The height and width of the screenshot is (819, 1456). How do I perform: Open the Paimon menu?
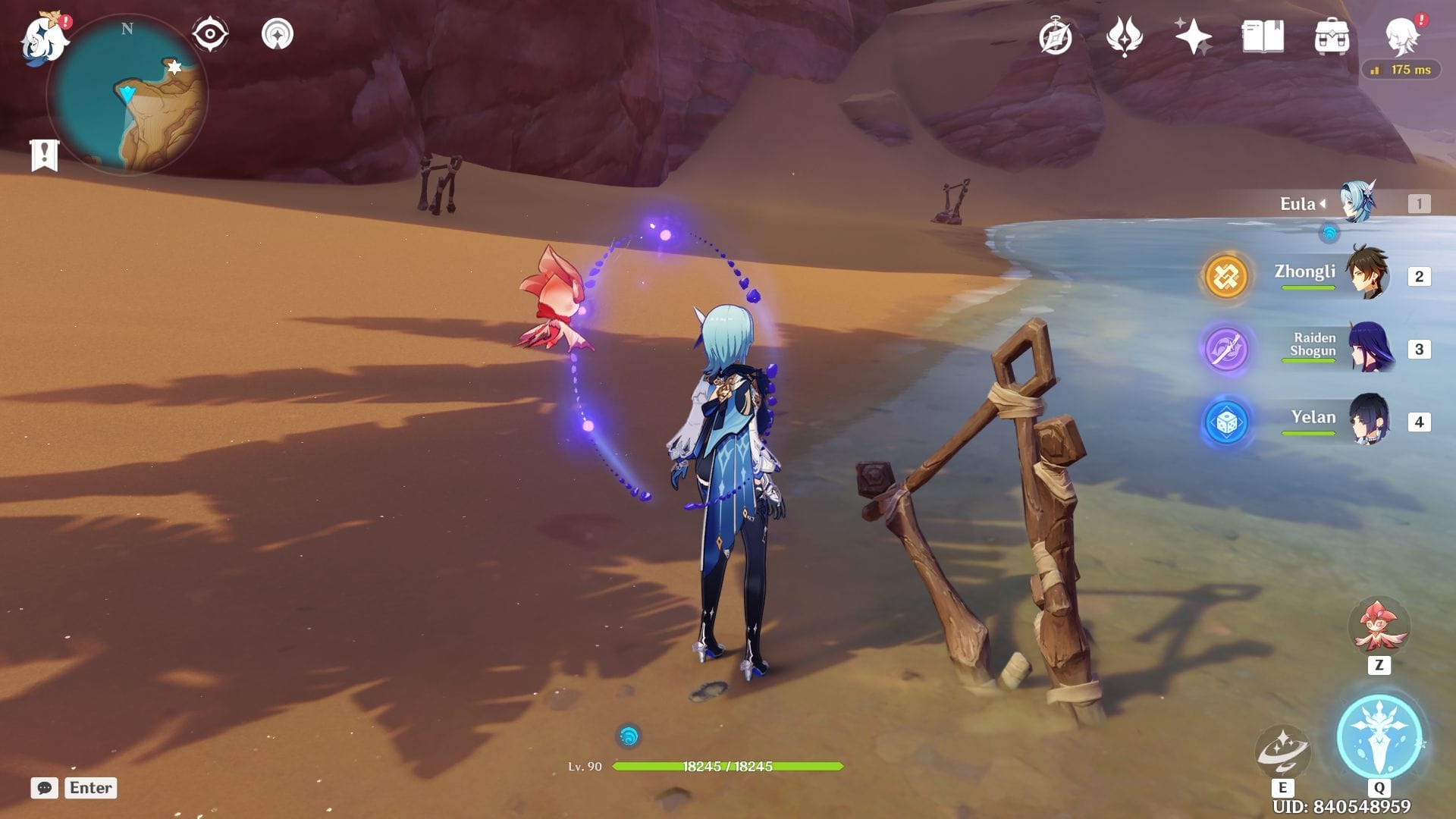click(44, 36)
